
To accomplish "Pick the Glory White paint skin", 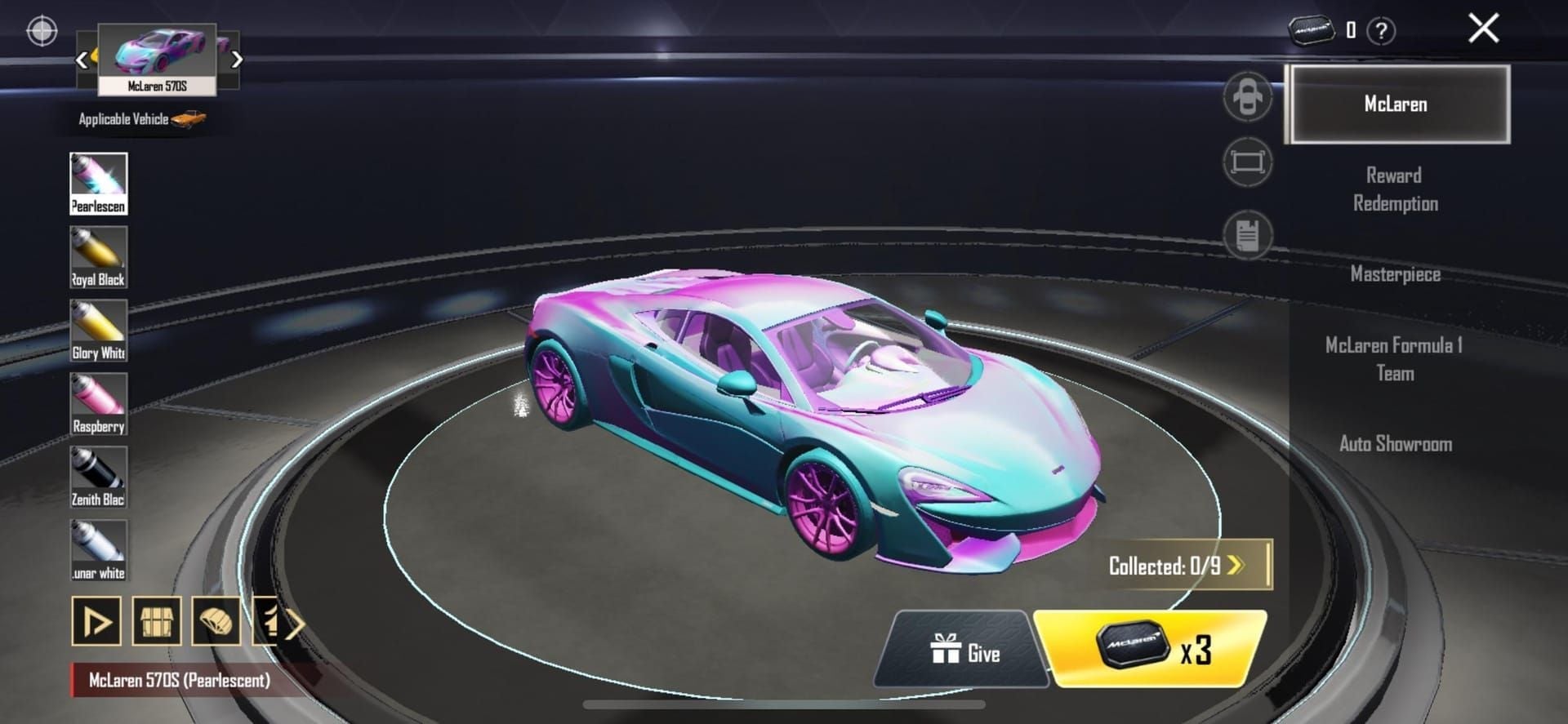I will coord(99,331).
